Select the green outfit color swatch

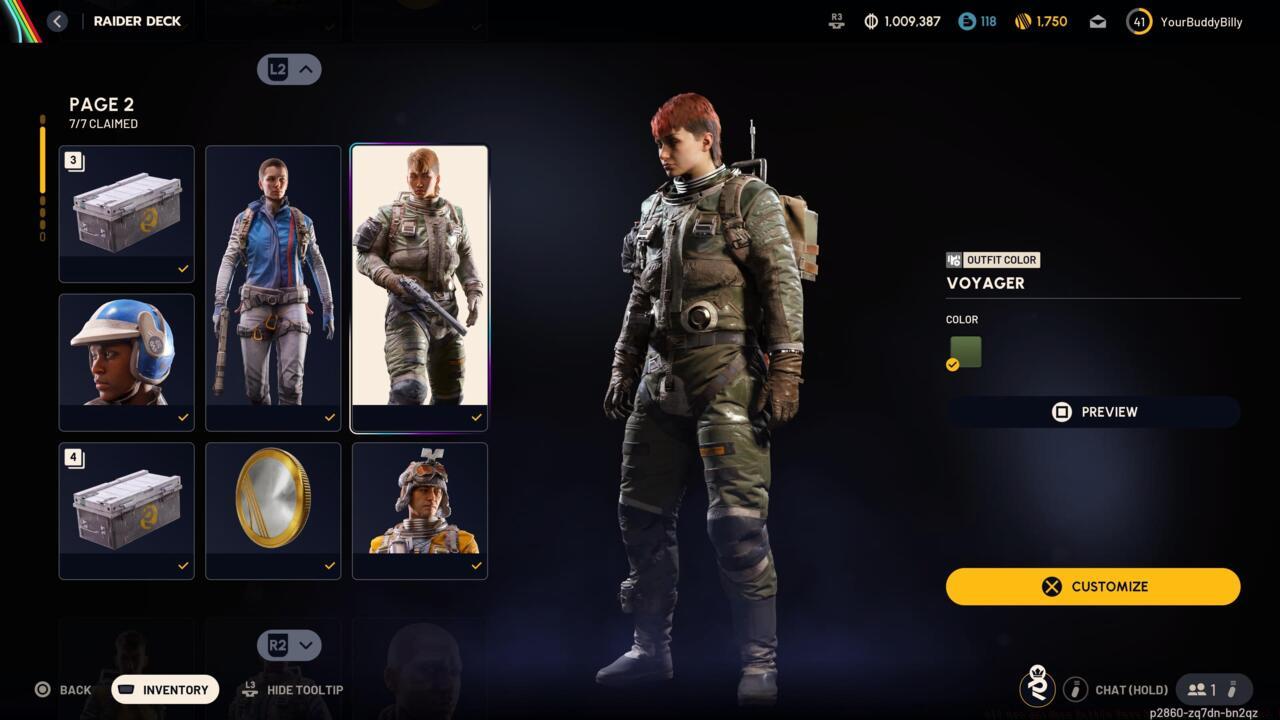(963, 351)
